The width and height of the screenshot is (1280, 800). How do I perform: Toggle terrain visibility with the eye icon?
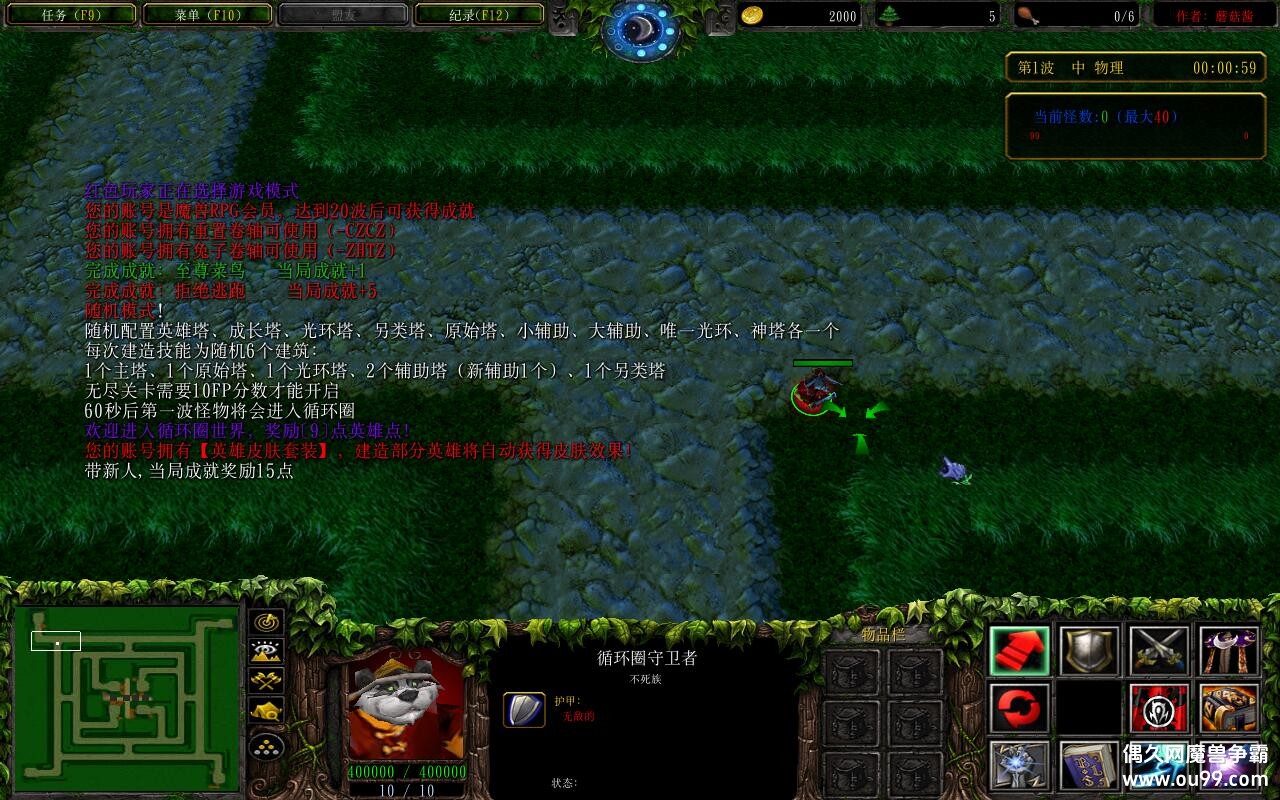[x=265, y=650]
